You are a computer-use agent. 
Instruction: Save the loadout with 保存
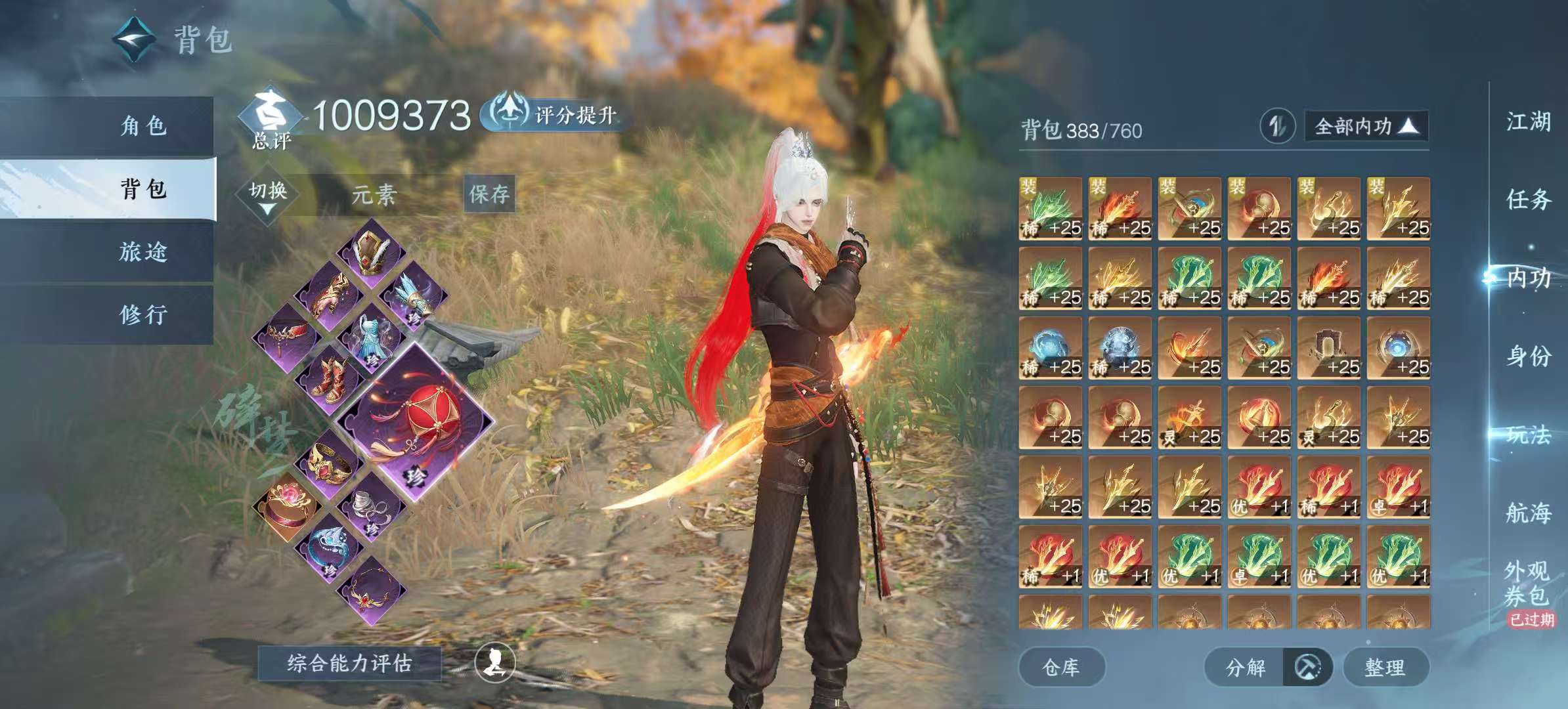click(489, 194)
